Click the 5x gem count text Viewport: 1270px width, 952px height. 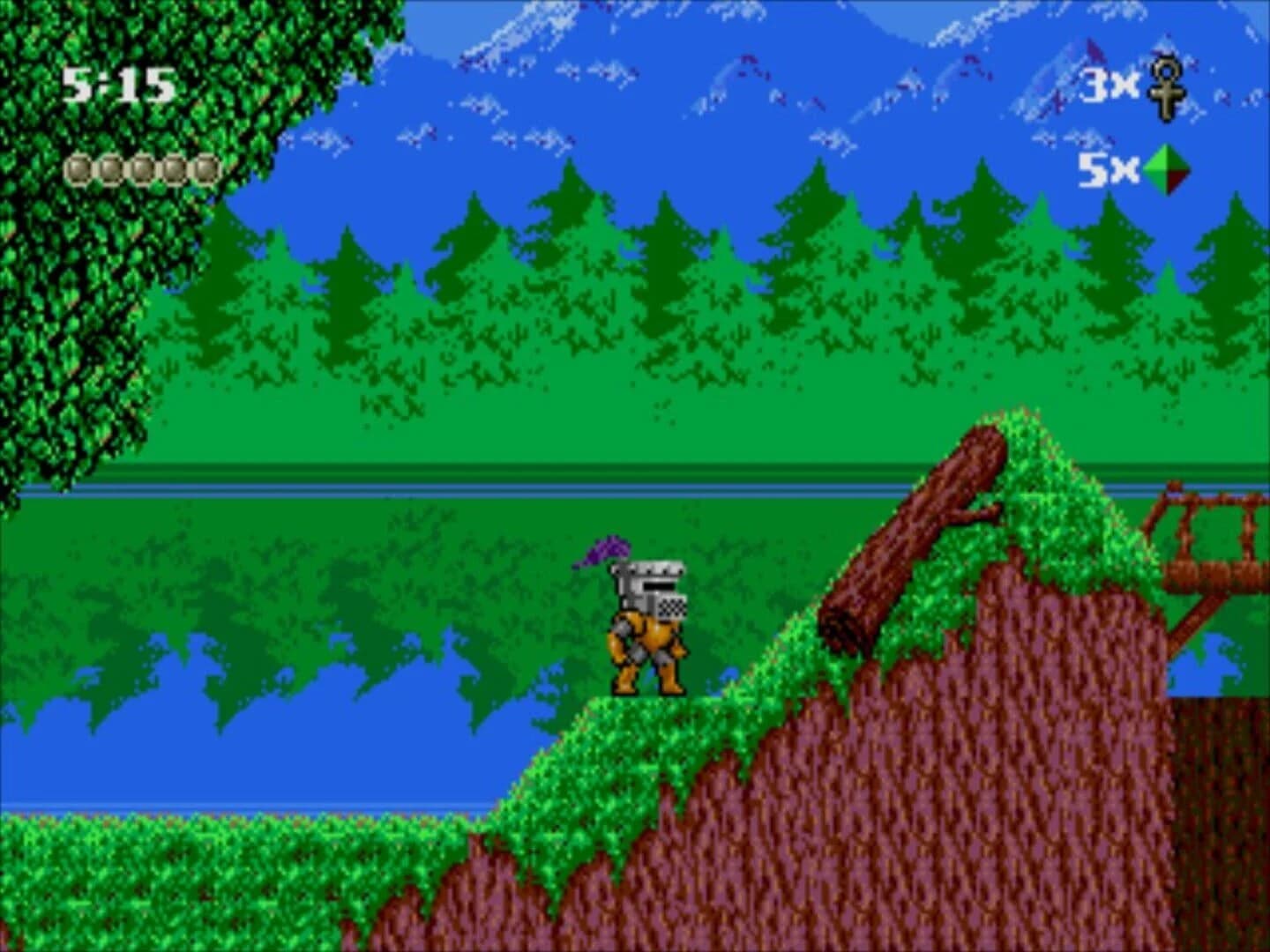coord(1109,167)
